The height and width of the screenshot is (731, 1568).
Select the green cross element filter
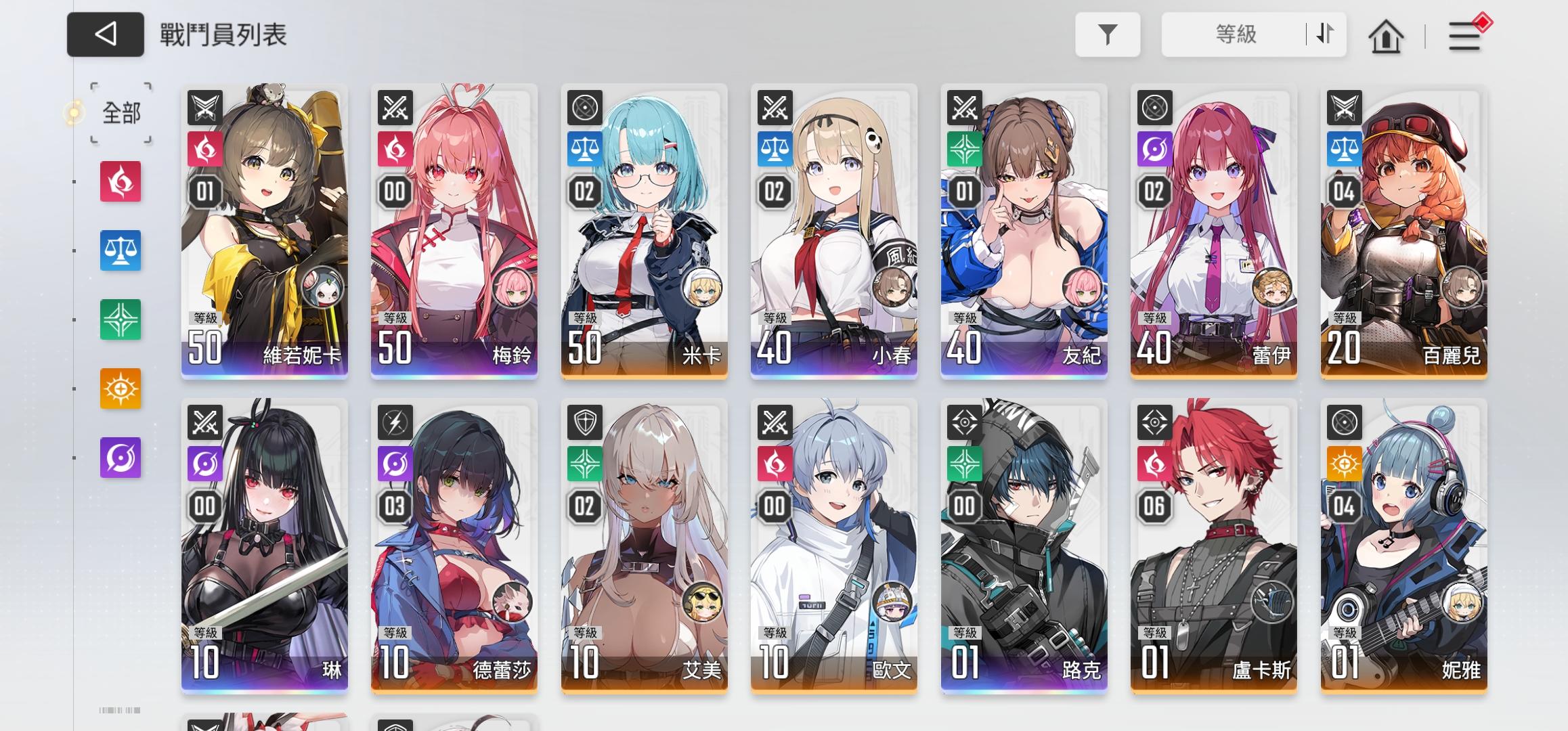tap(121, 319)
